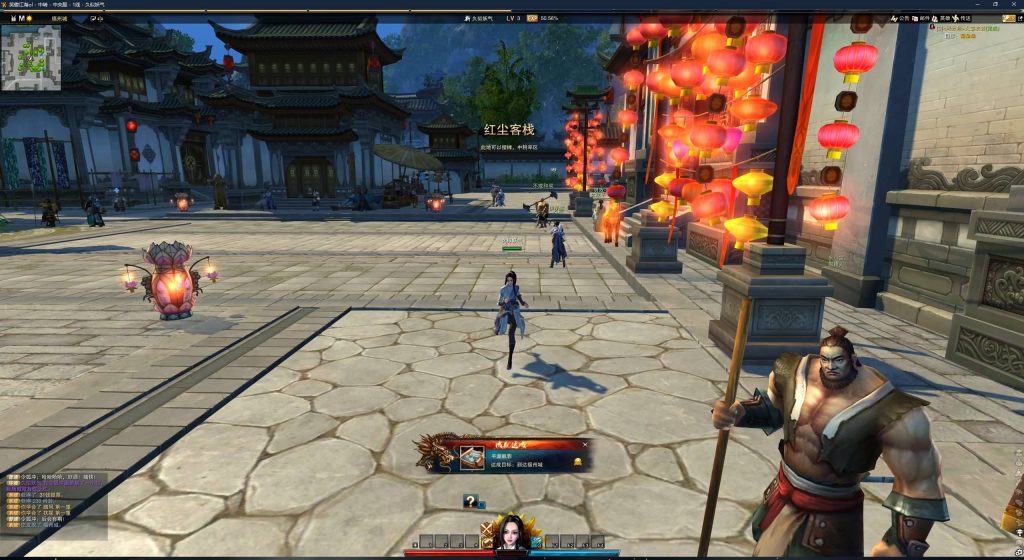Image resolution: width=1024 pixels, height=560 pixels.
Task: Activate the blue skill icon beside portrait
Action: point(536,542)
